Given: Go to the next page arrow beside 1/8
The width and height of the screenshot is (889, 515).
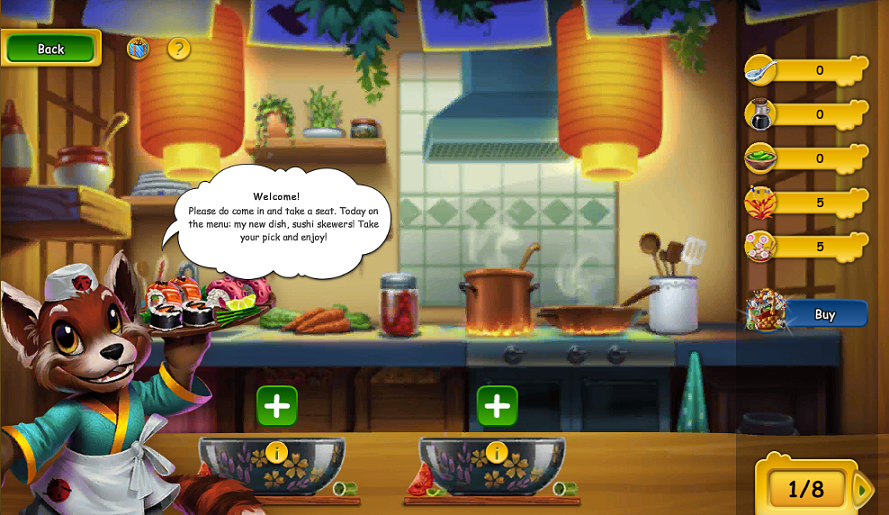Looking at the screenshot, I should 862,489.
